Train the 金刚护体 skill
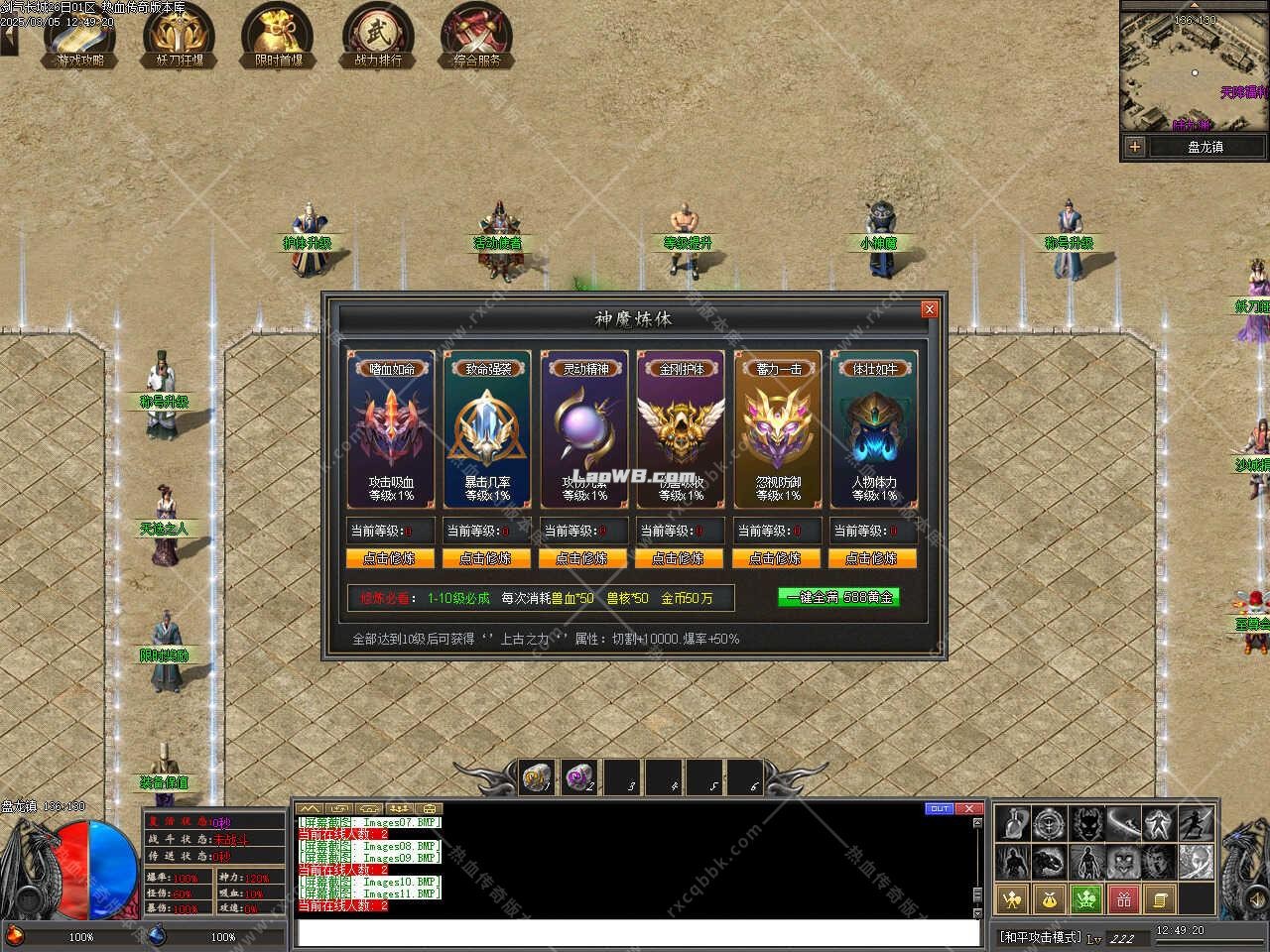Screen dimensions: 1270x952 tap(680, 558)
